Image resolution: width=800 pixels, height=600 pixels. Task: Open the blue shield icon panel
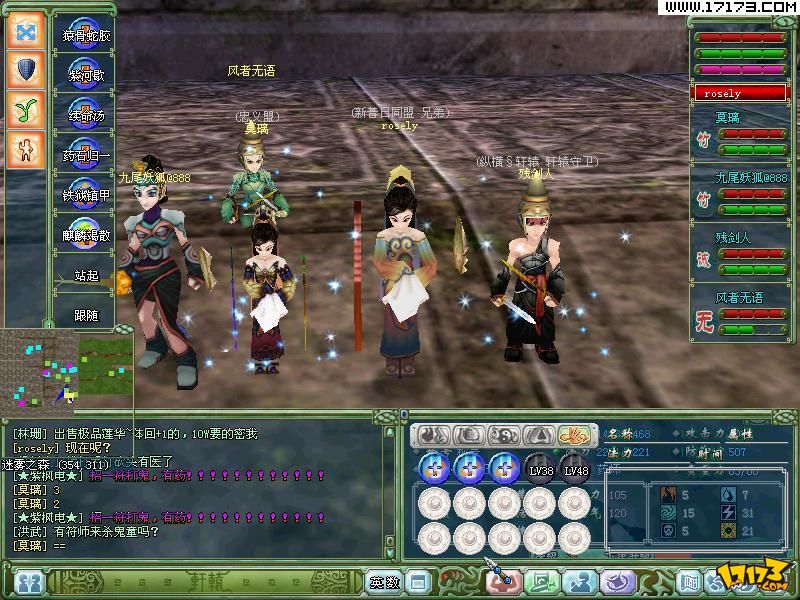(x=25, y=69)
